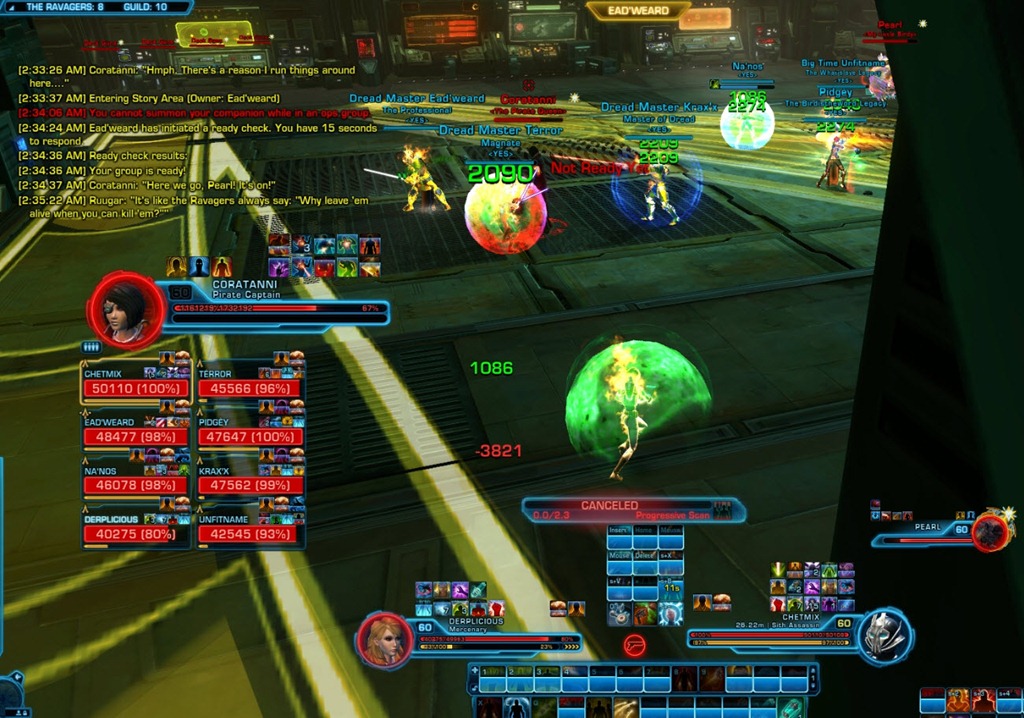Select the Derplicious player portrait

[x=386, y=640]
